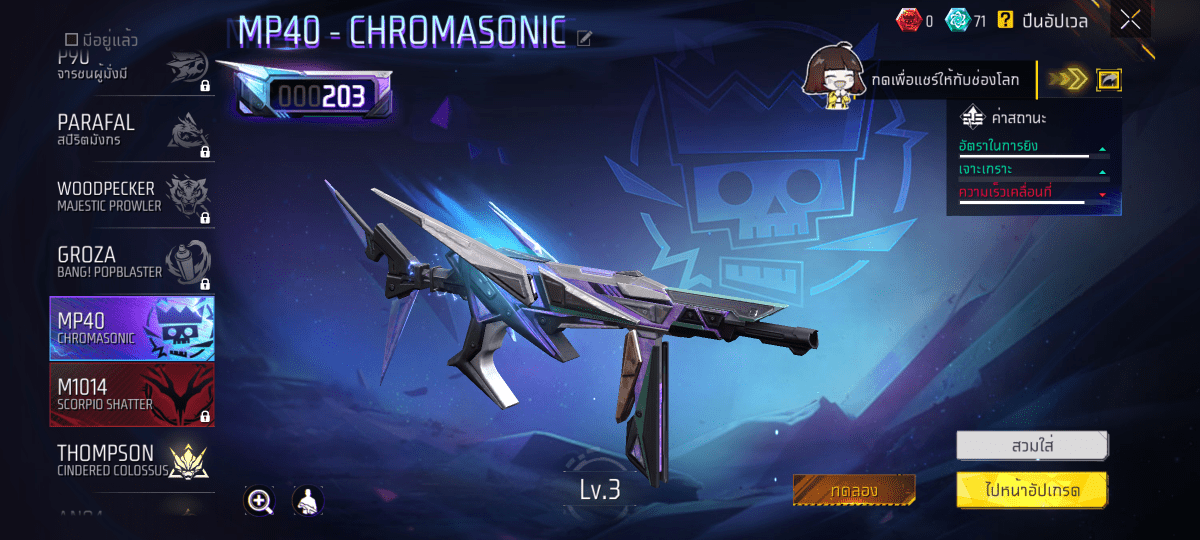Select Groza Bang! Popblaster from the list
Viewport: 1200px width, 540px height.
[x=132, y=262]
